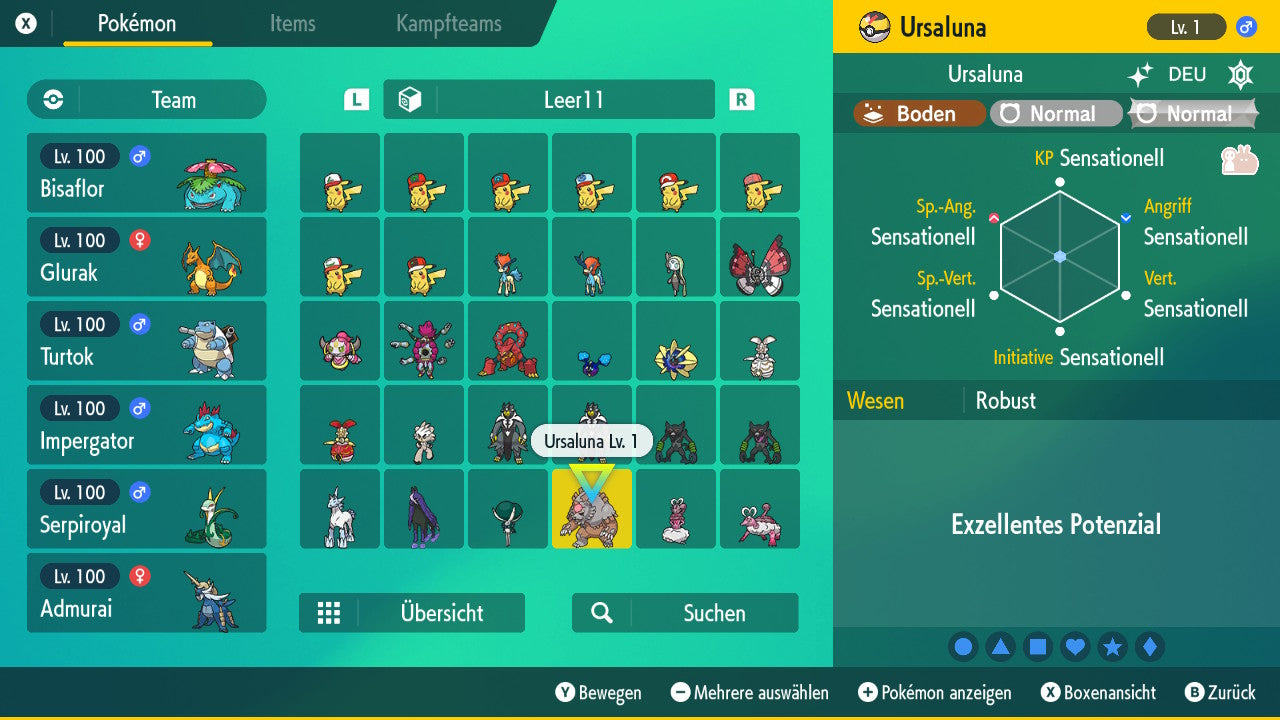Open the Kampfteams tab
The width and height of the screenshot is (1280, 720).
click(447, 25)
